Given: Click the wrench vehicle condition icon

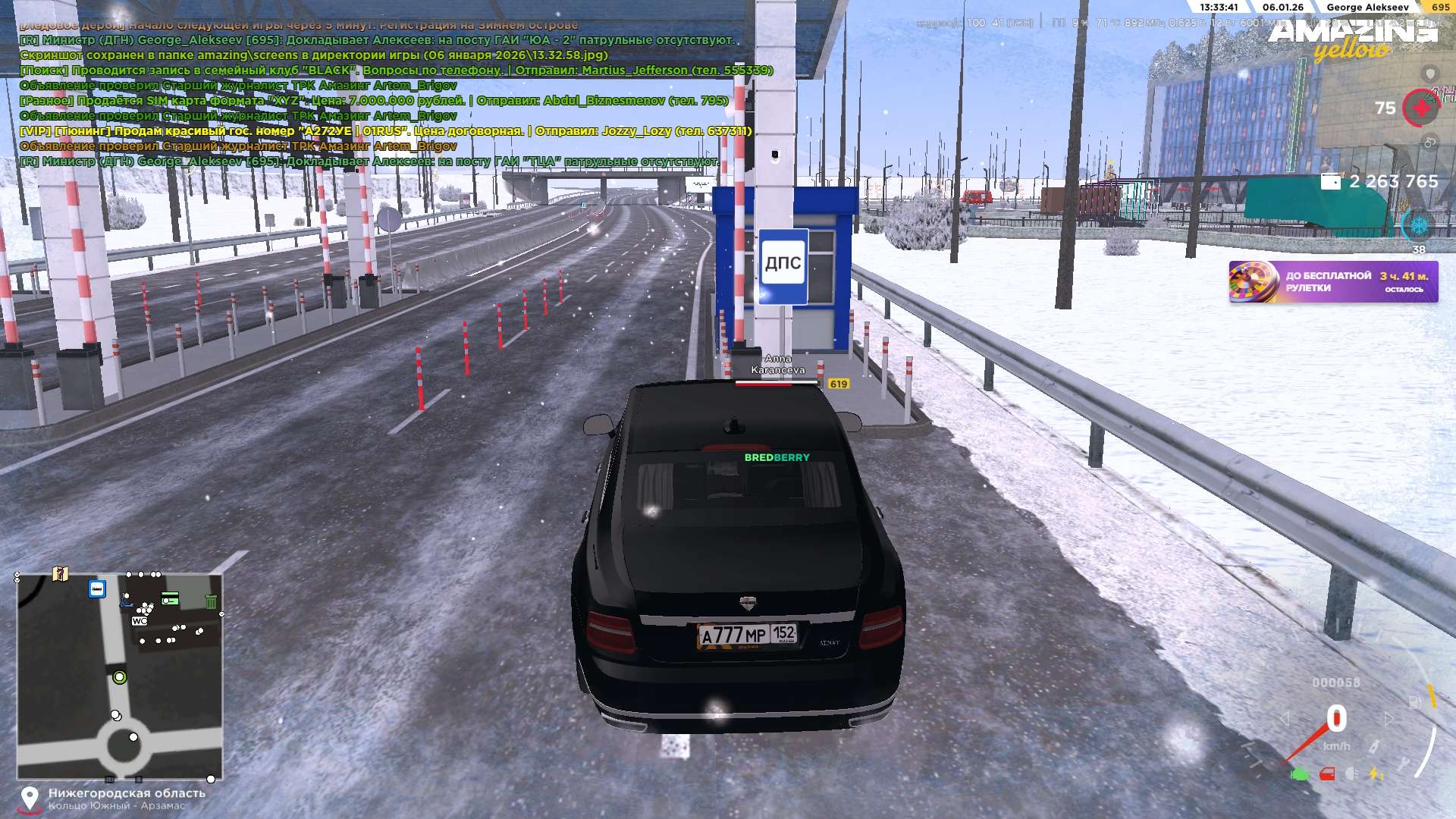Looking at the screenshot, I should [x=1404, y=763].
